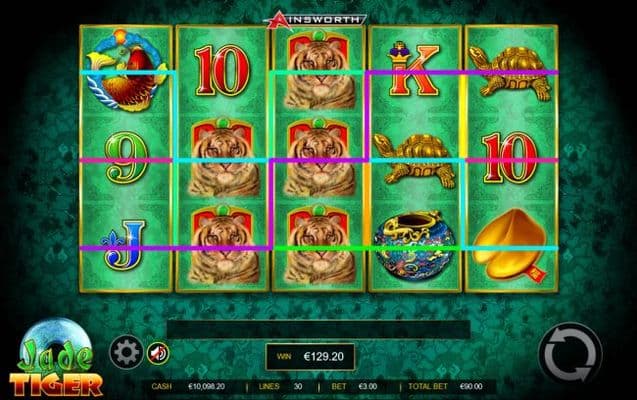The width and height of the screenshot is (637, 400).
Task: Select the LINES 30 field
Action: 281,385
